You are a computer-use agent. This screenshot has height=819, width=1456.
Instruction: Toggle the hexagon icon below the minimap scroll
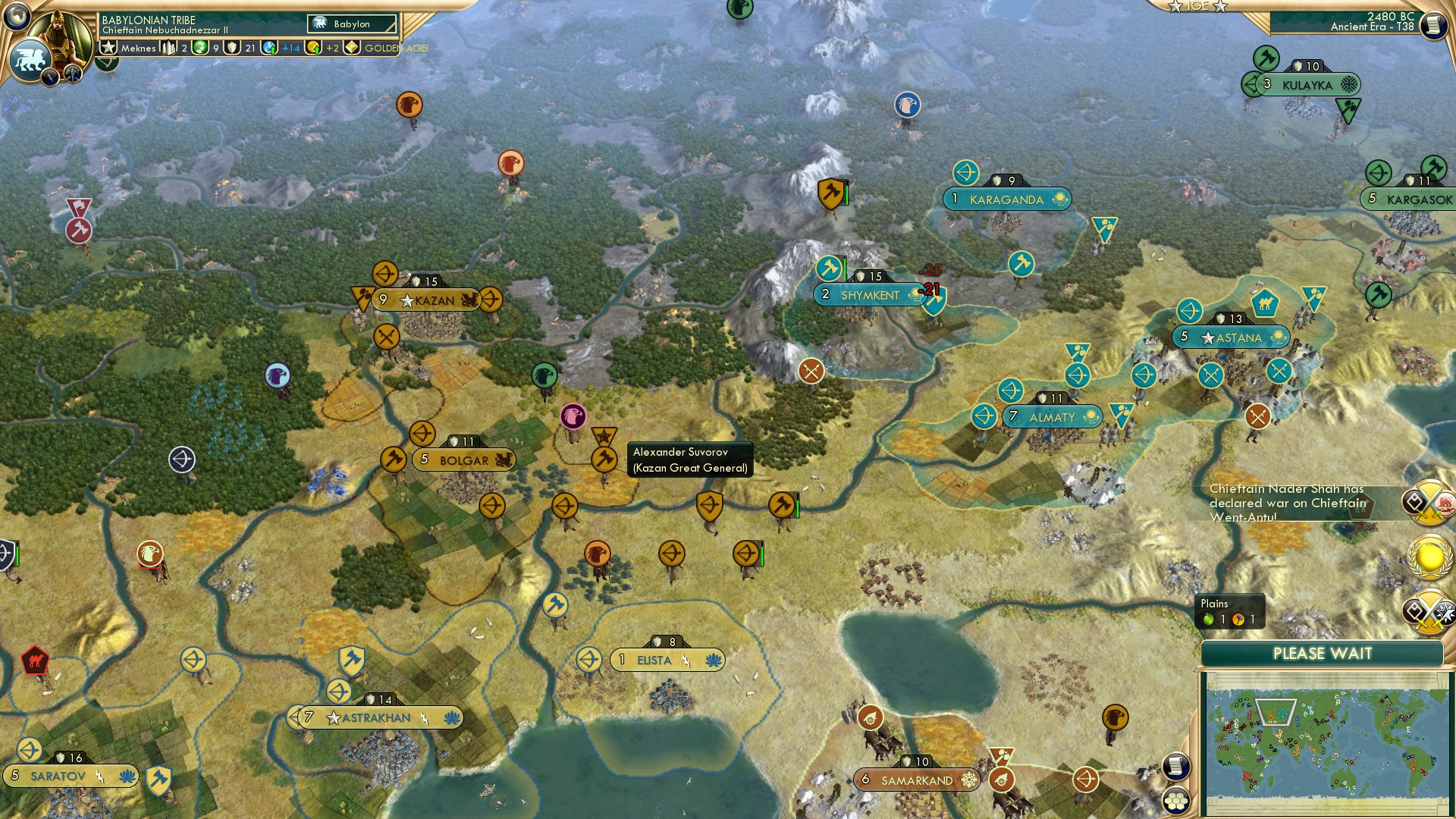coord(1176,801)
